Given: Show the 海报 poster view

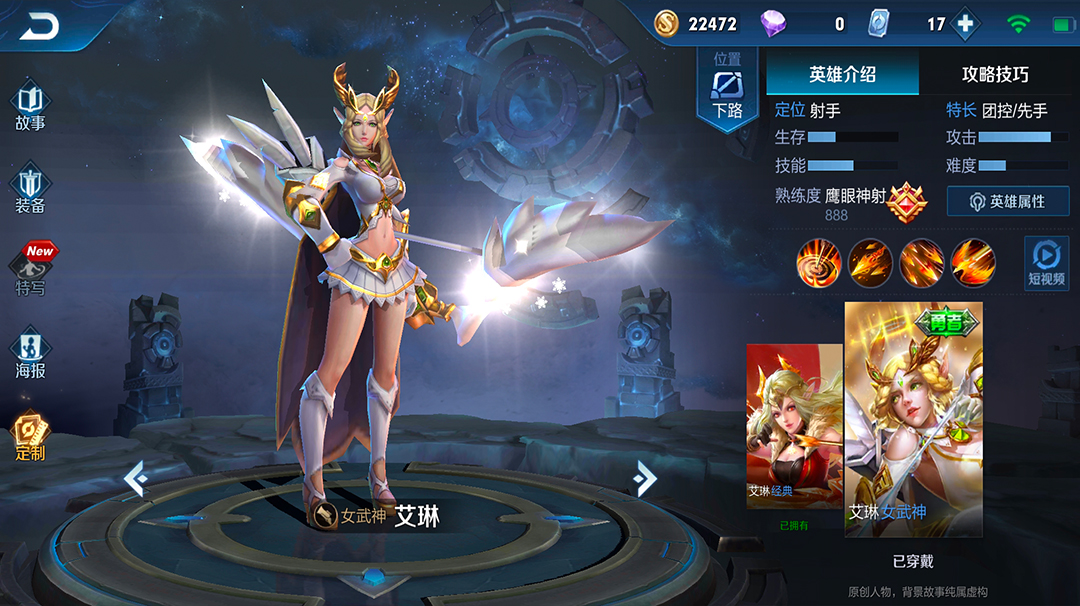Looking at the screenshot, I should [30, 354].
